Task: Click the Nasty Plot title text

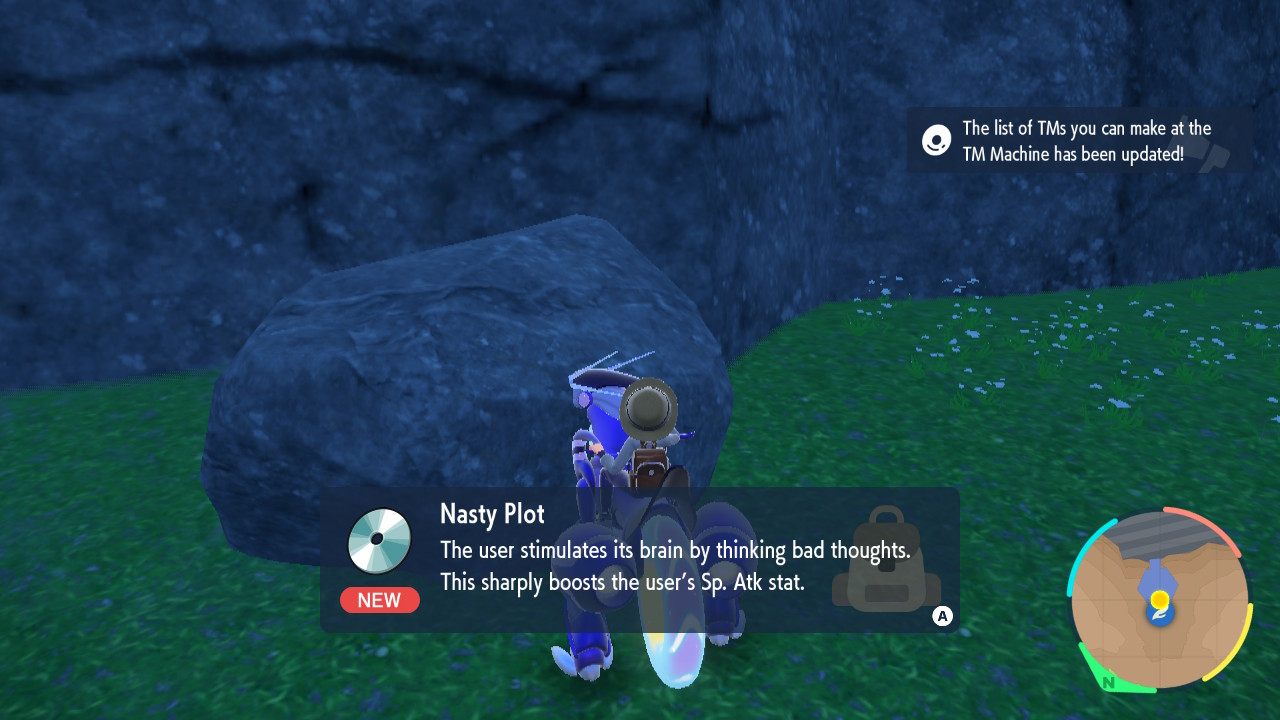Action: (491, 514)
